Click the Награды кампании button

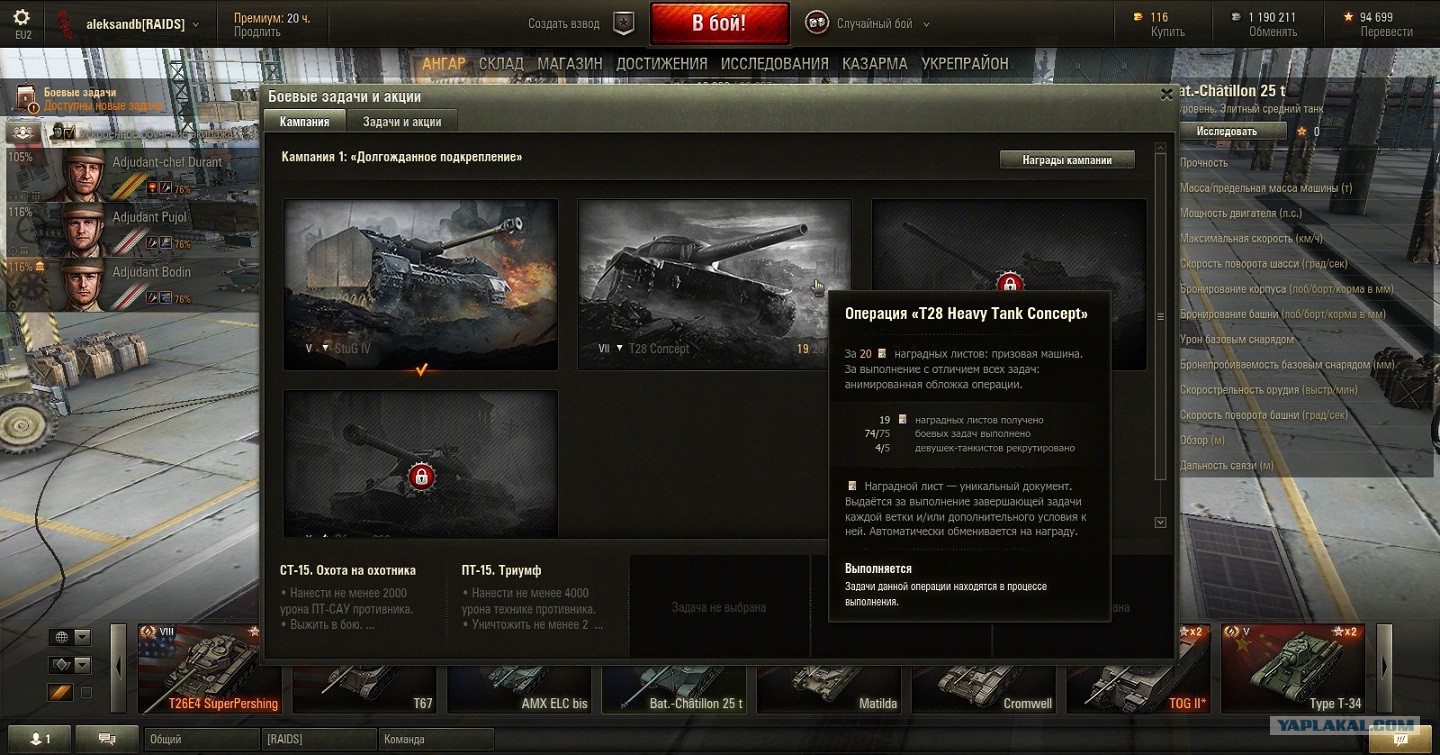click(x=1067, y=159)
